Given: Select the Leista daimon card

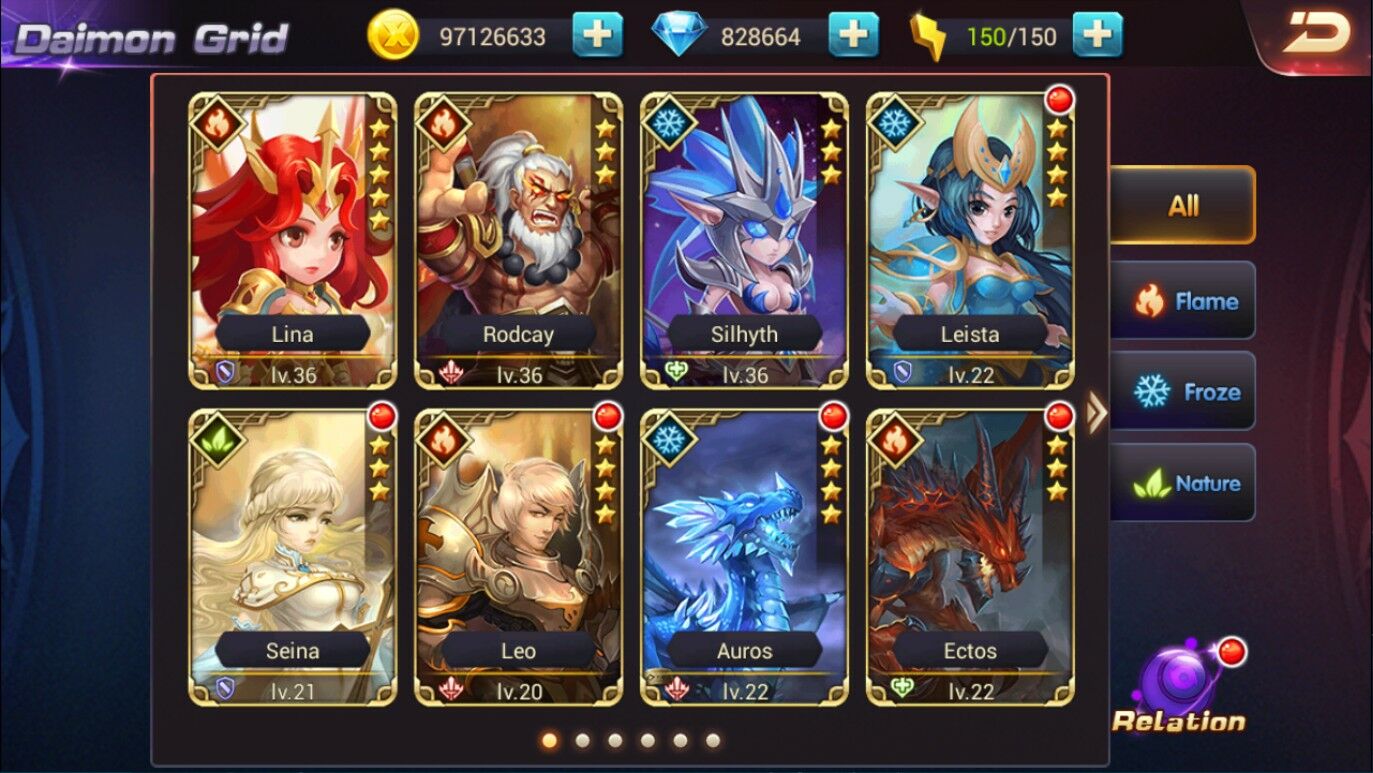Looking at the screenshot, I should coord(970,240).
